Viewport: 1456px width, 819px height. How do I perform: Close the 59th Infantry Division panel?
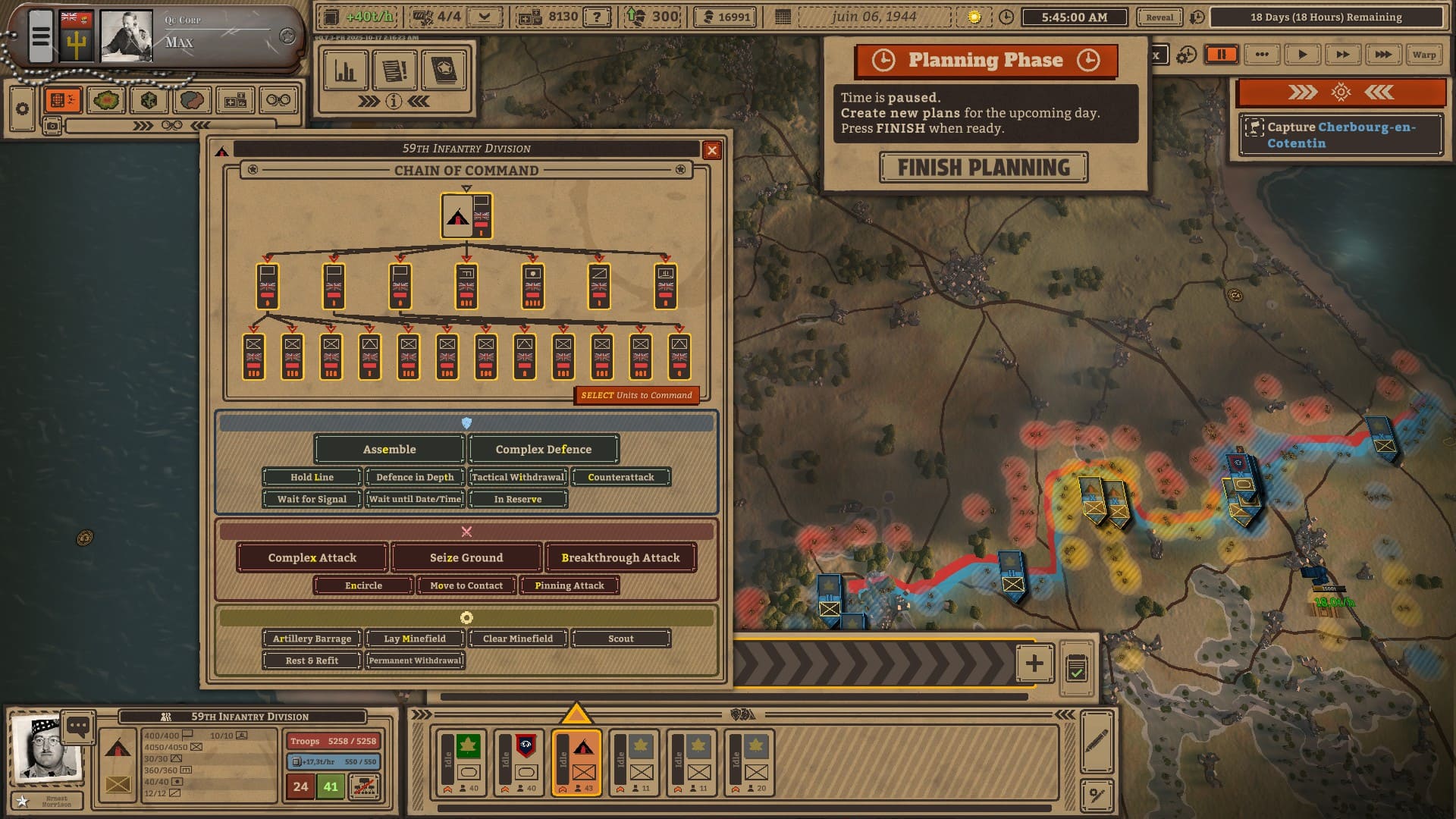tap(711, 150)
